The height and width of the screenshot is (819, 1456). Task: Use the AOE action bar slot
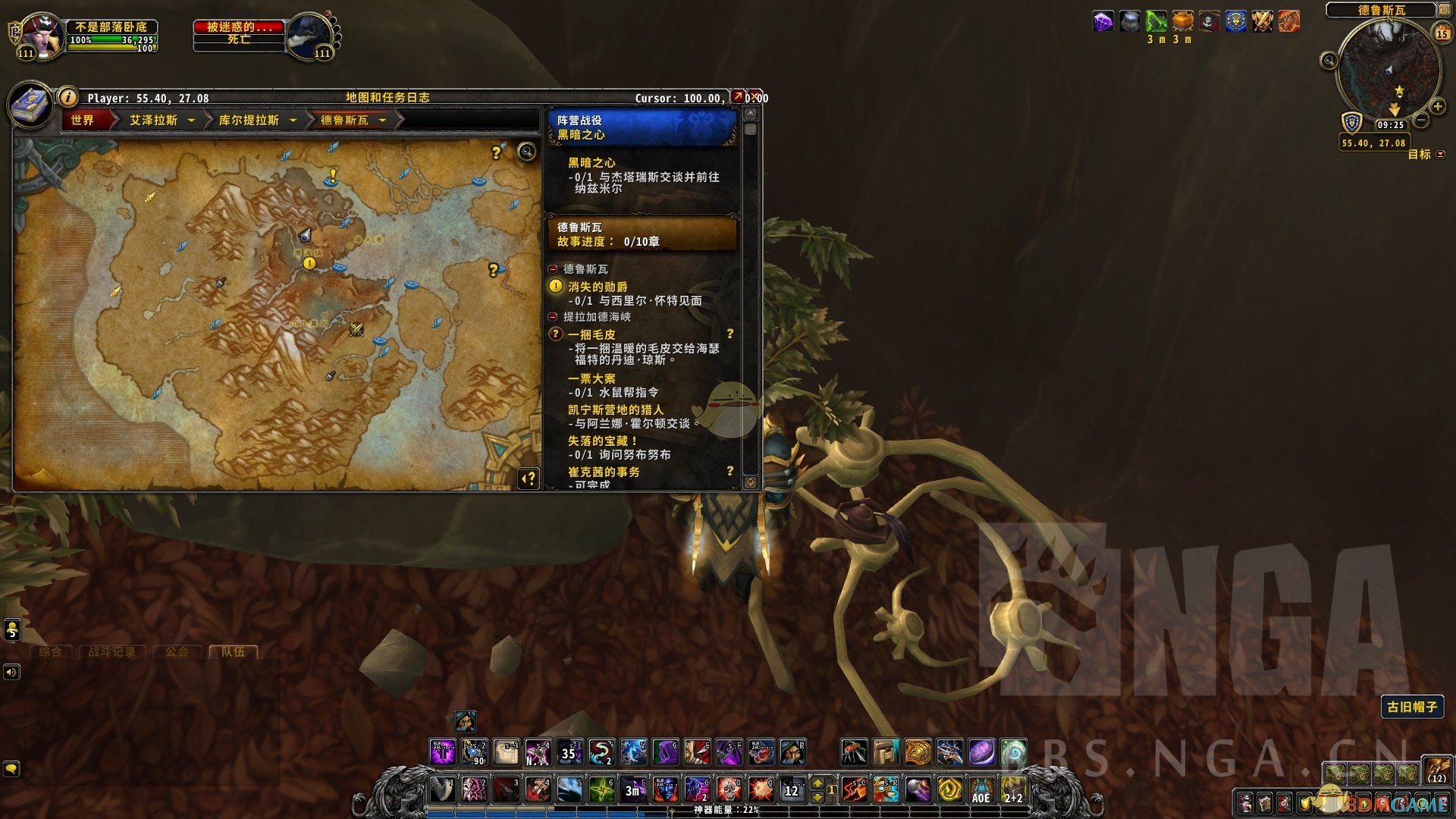coord(981,790)
